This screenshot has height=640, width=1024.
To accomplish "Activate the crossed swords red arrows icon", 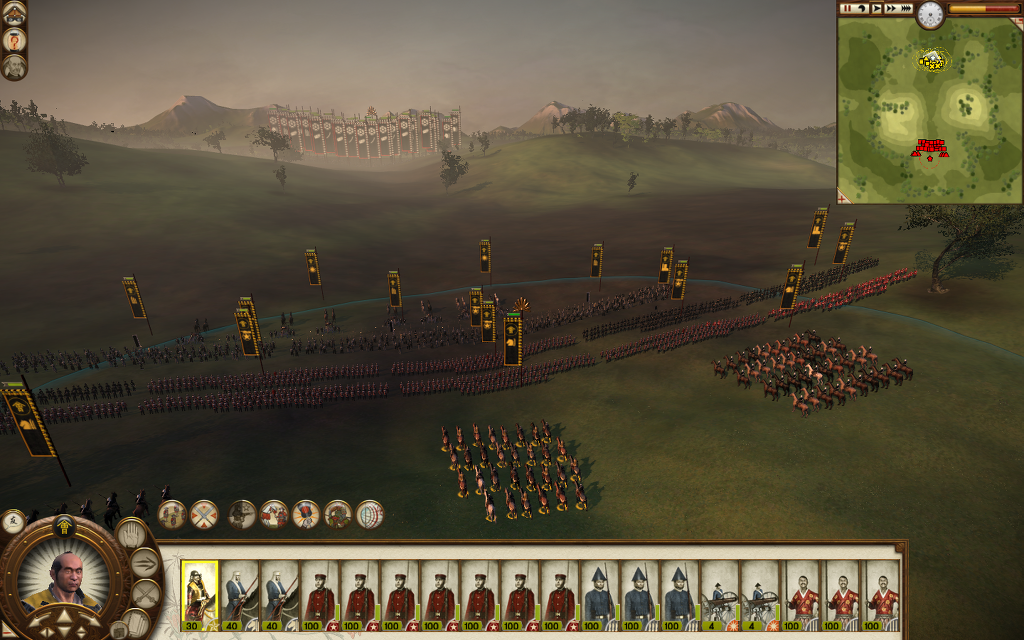I will click(x=204, y=514).
